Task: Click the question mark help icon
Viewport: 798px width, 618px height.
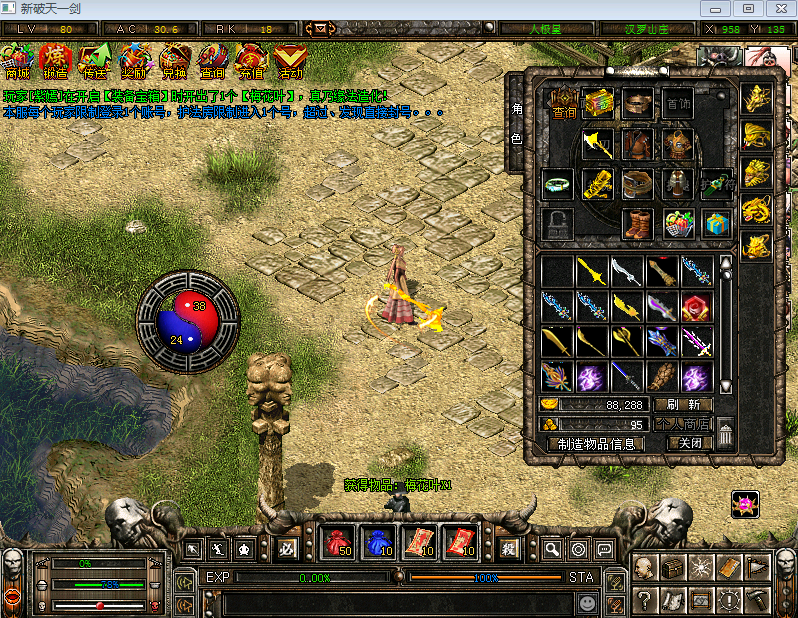Action: pos(646,600)
